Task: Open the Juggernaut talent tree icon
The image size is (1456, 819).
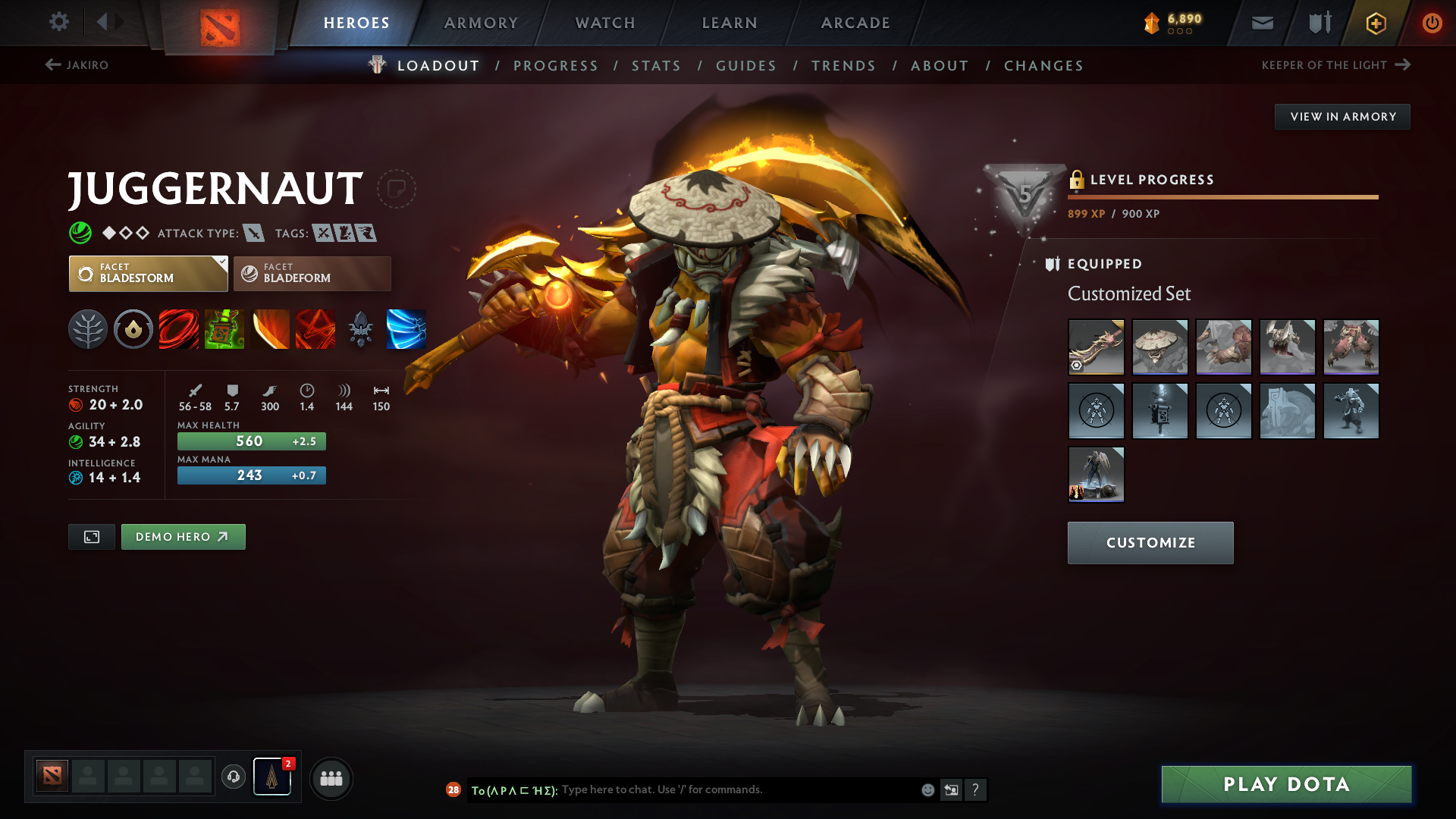Action: click(x=88, y=329)
